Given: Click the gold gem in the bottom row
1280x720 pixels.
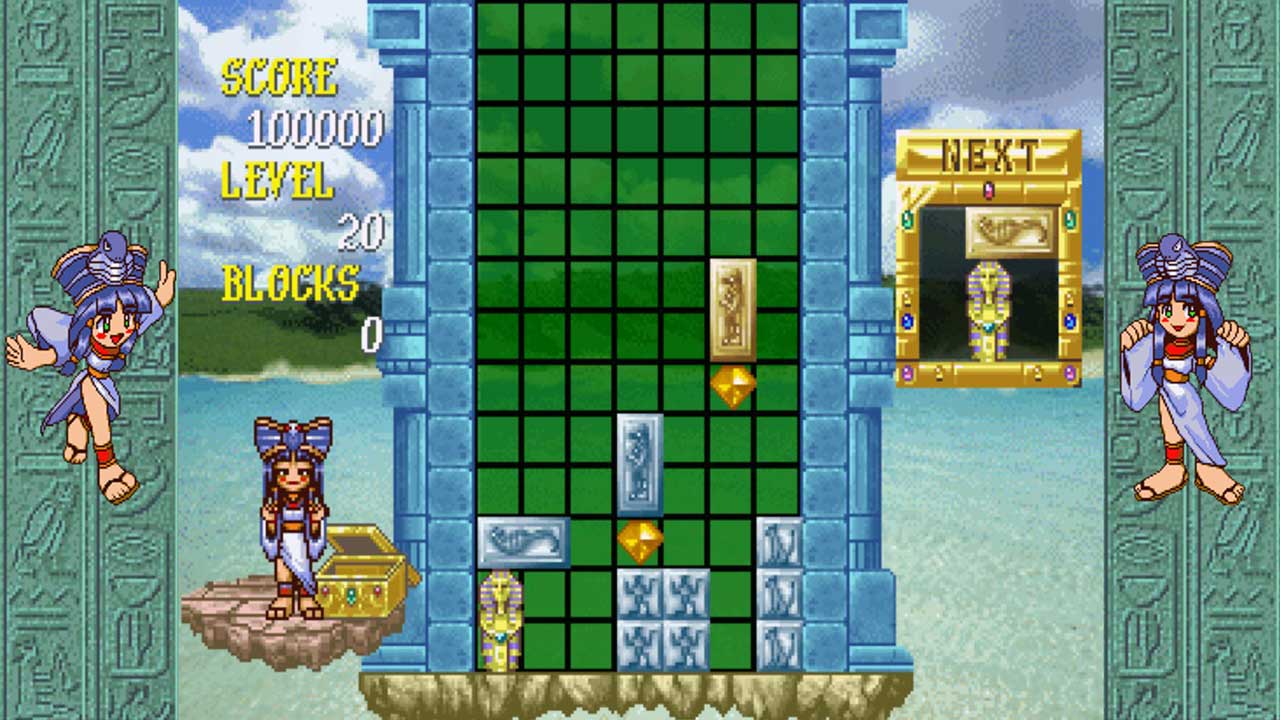Looking at the screenshot, I should (x=641, y=540).
